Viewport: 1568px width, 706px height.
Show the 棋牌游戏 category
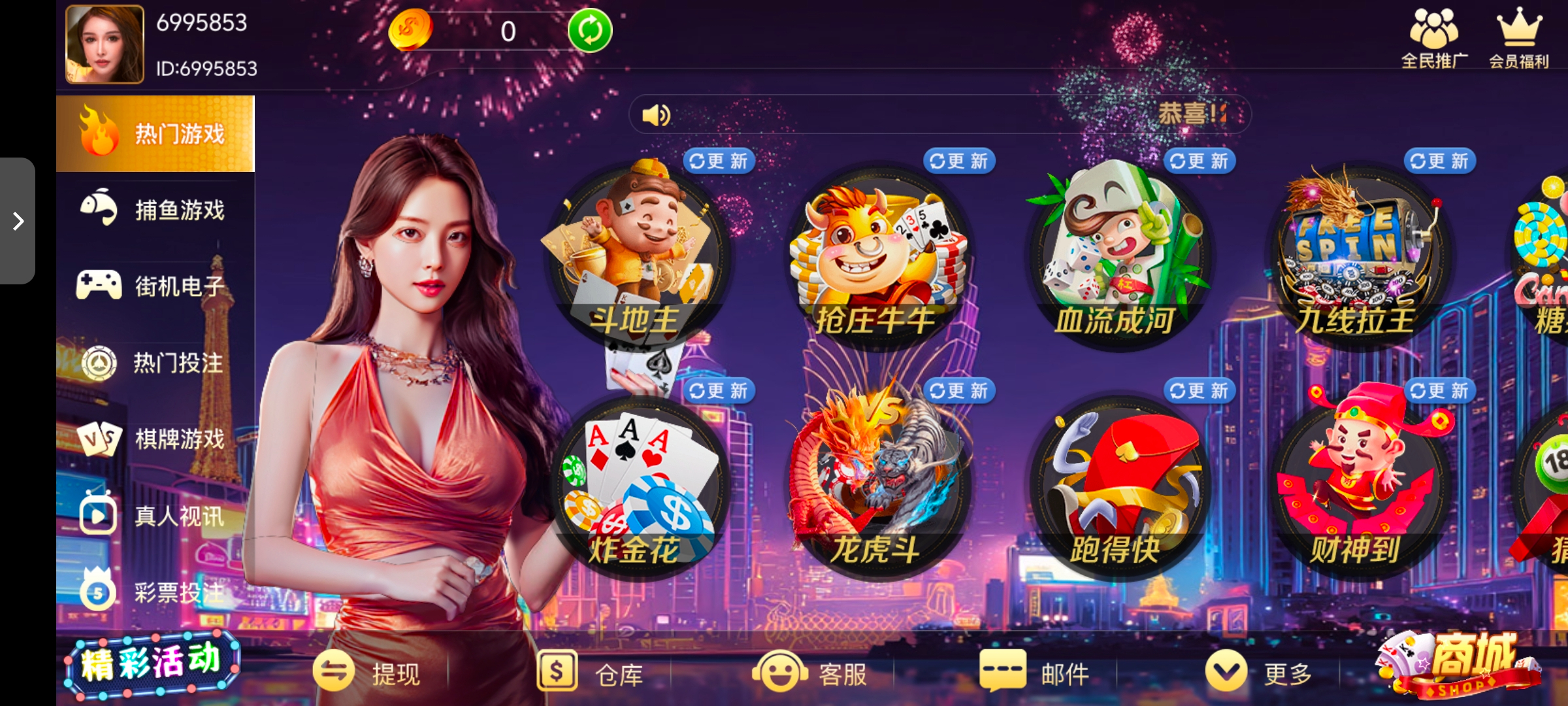(x=155, y=439)
